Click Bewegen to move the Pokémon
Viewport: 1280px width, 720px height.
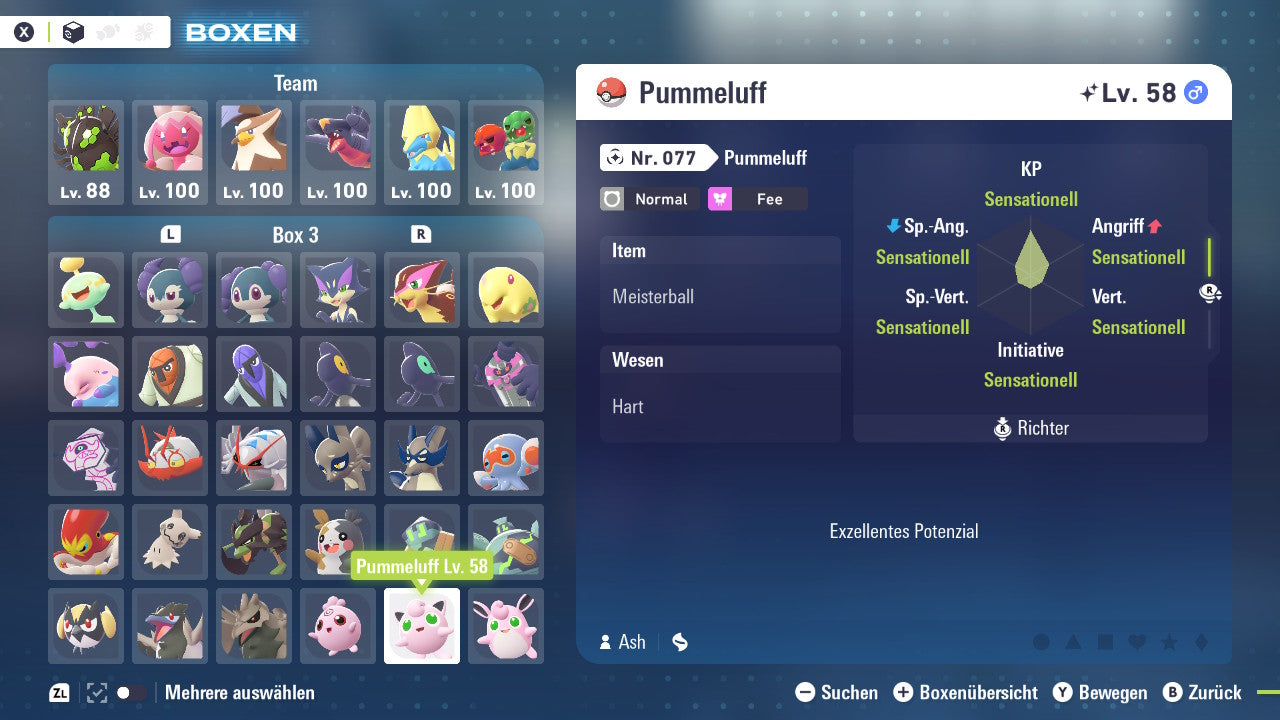(1112, 692)
